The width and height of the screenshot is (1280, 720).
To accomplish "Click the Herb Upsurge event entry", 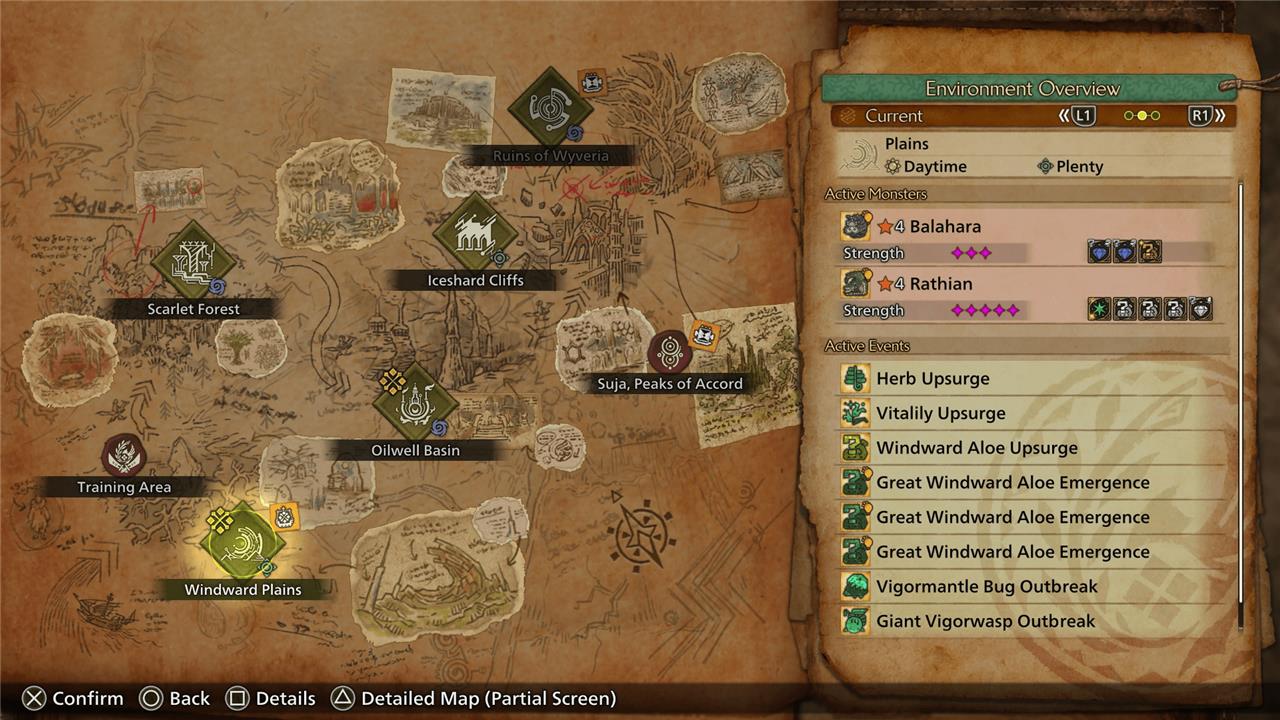I will click(1030, 379).
